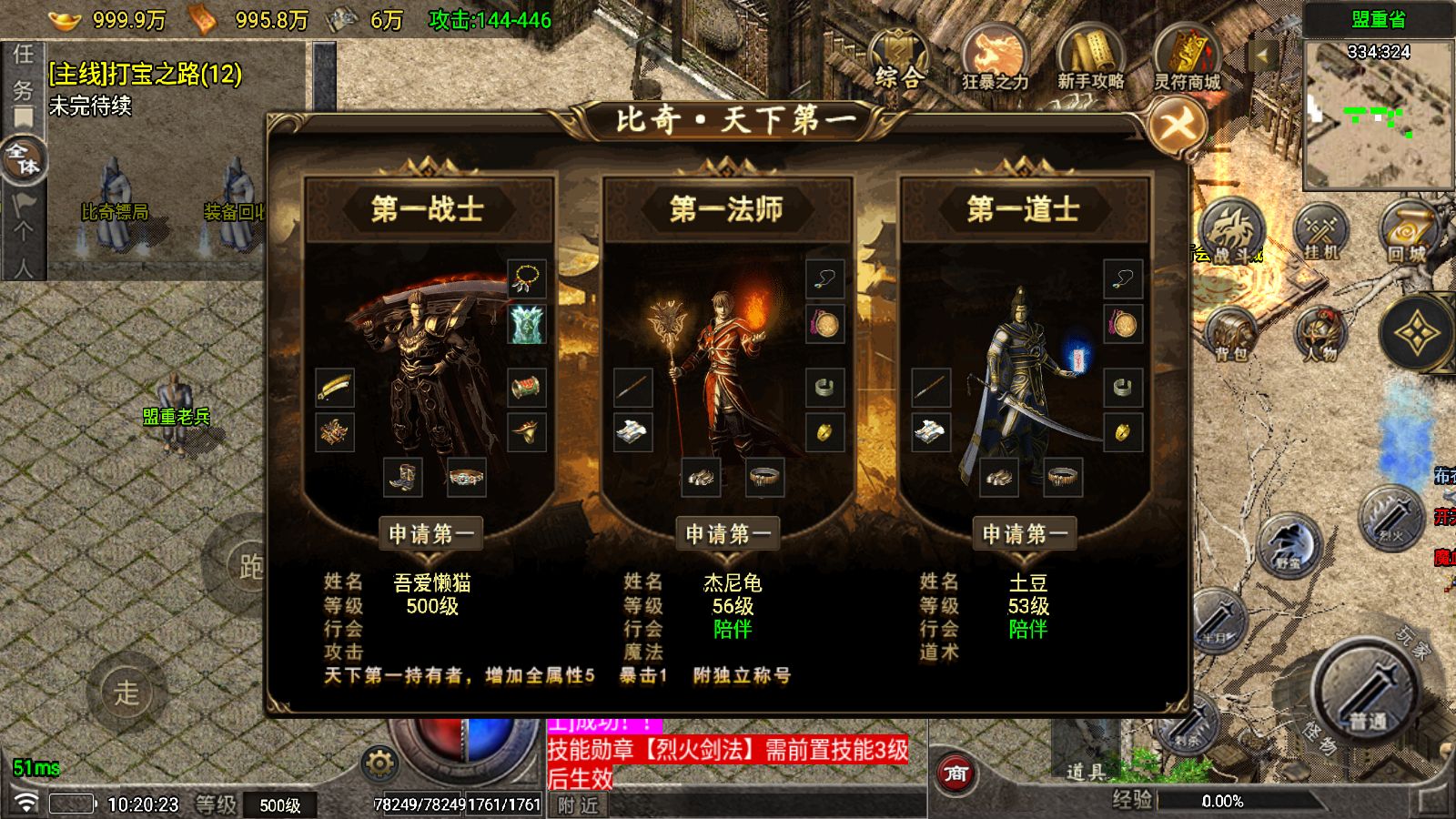Open the minimap

point(1378,114)
